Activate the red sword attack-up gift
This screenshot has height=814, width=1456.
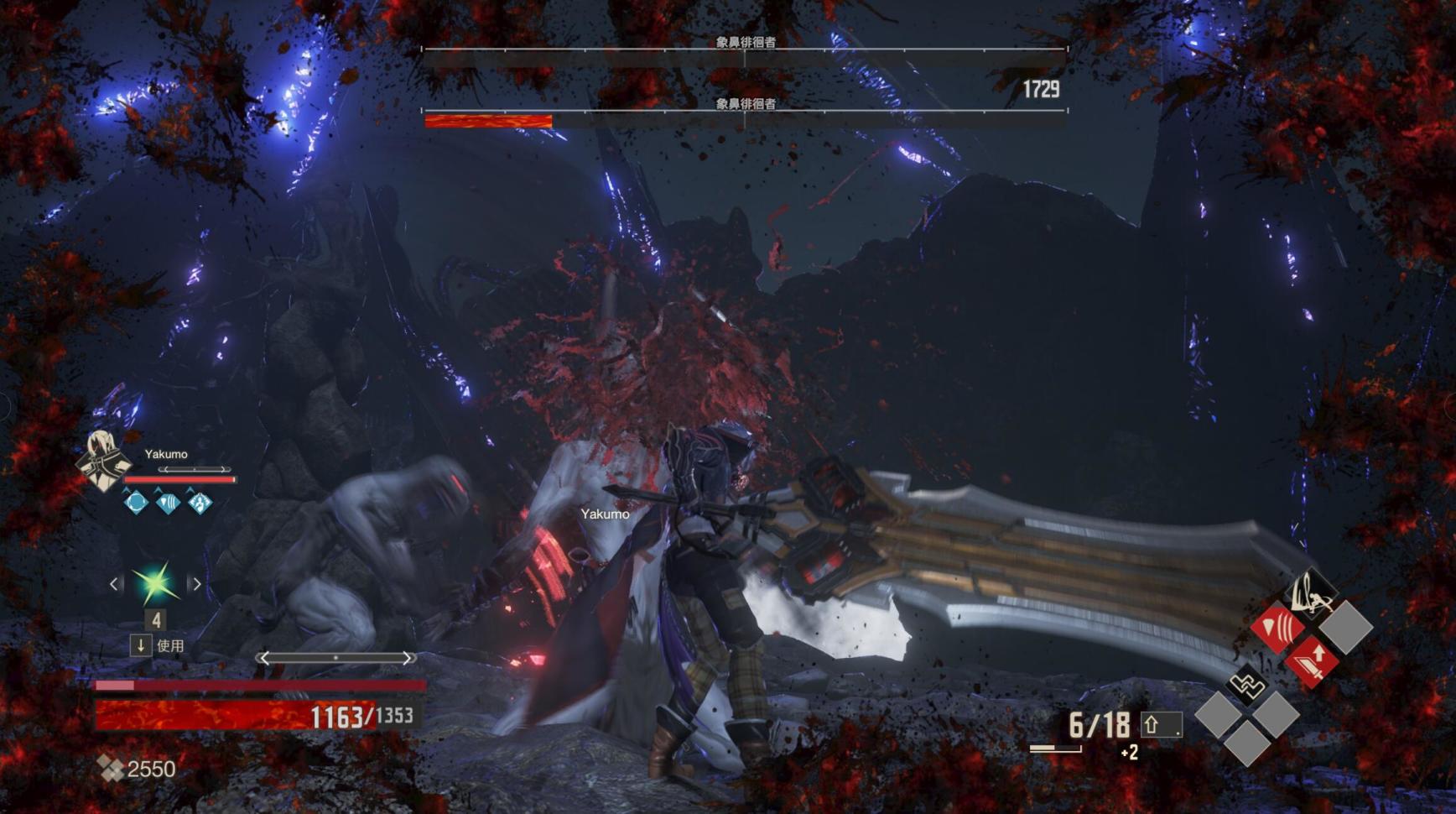click(x=1312, y=660)
